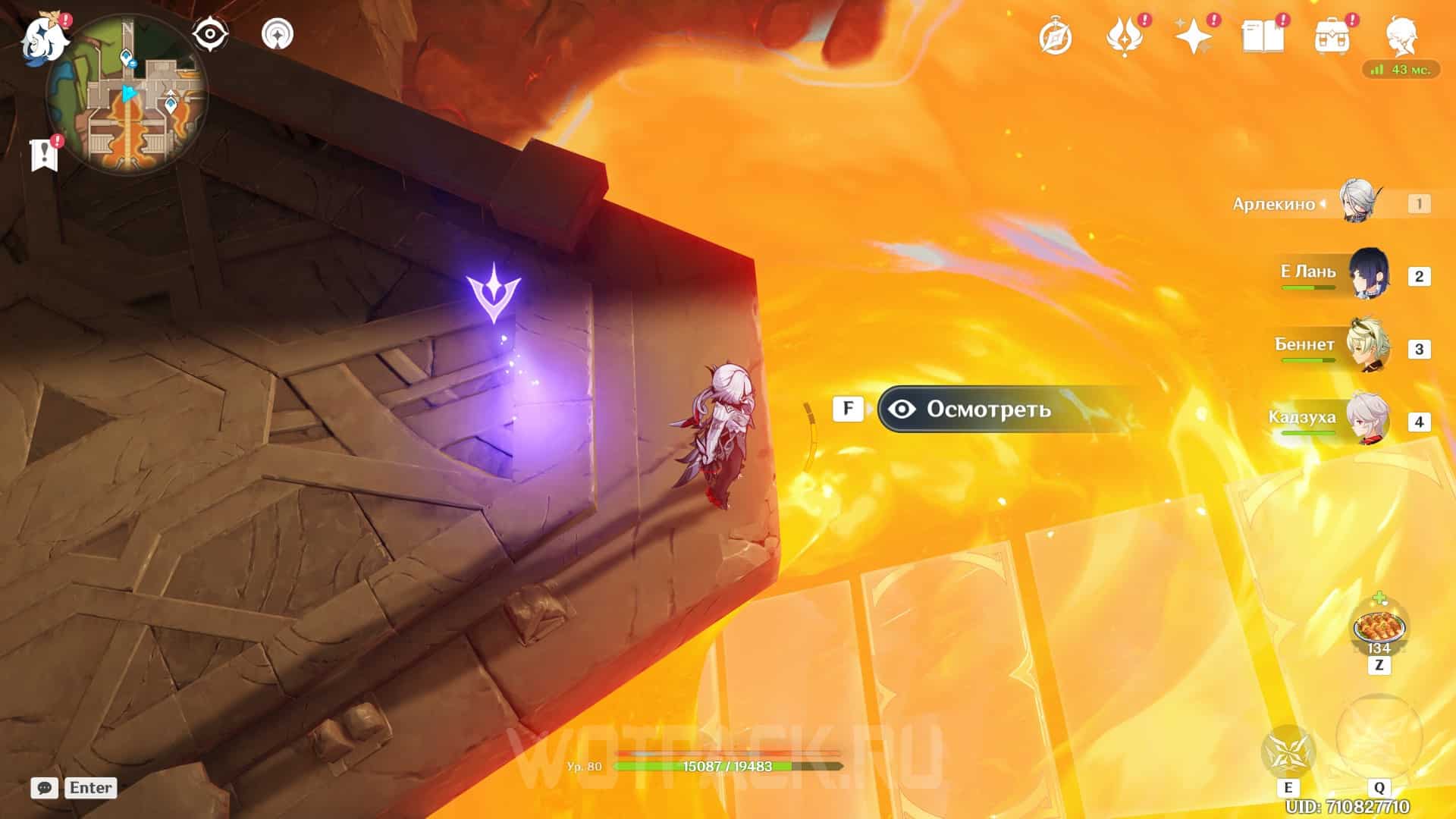
Task: Open the character profile head icon
Action: 1401,36
